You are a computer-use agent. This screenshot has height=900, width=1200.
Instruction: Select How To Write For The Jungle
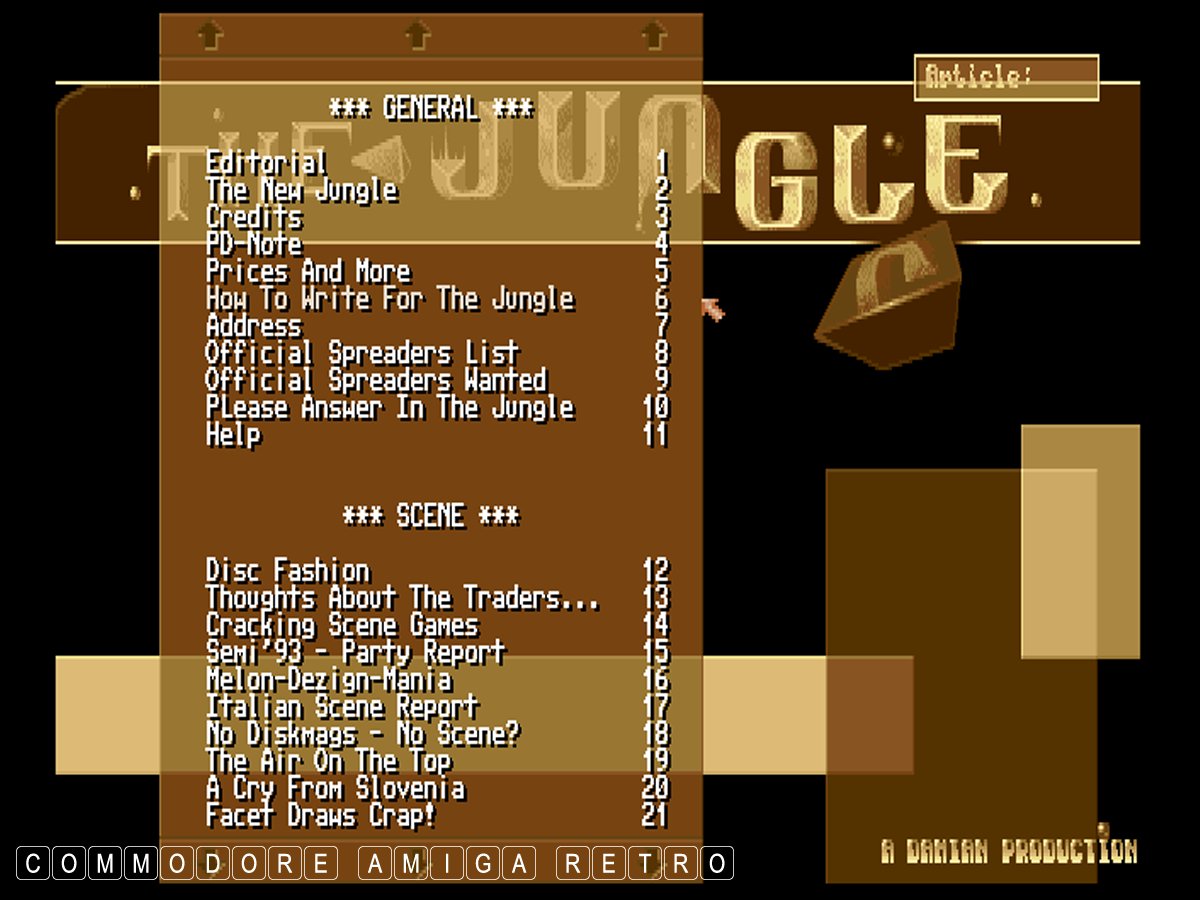pos(390,299)
